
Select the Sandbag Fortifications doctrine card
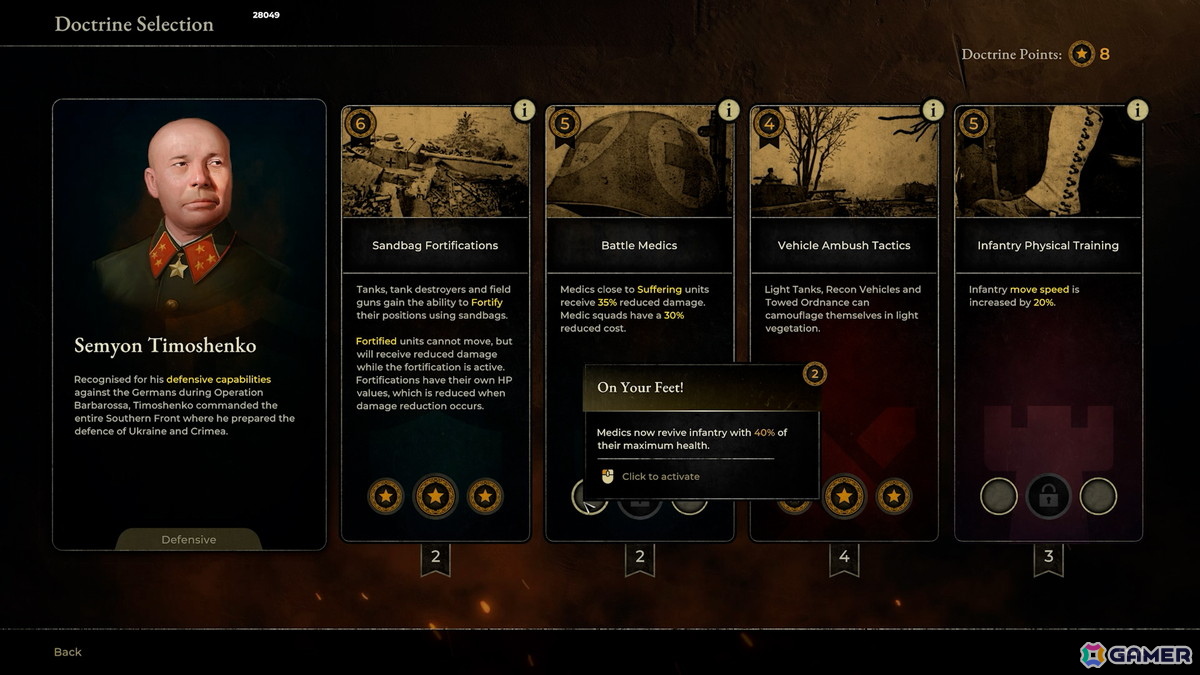point(435,245)
